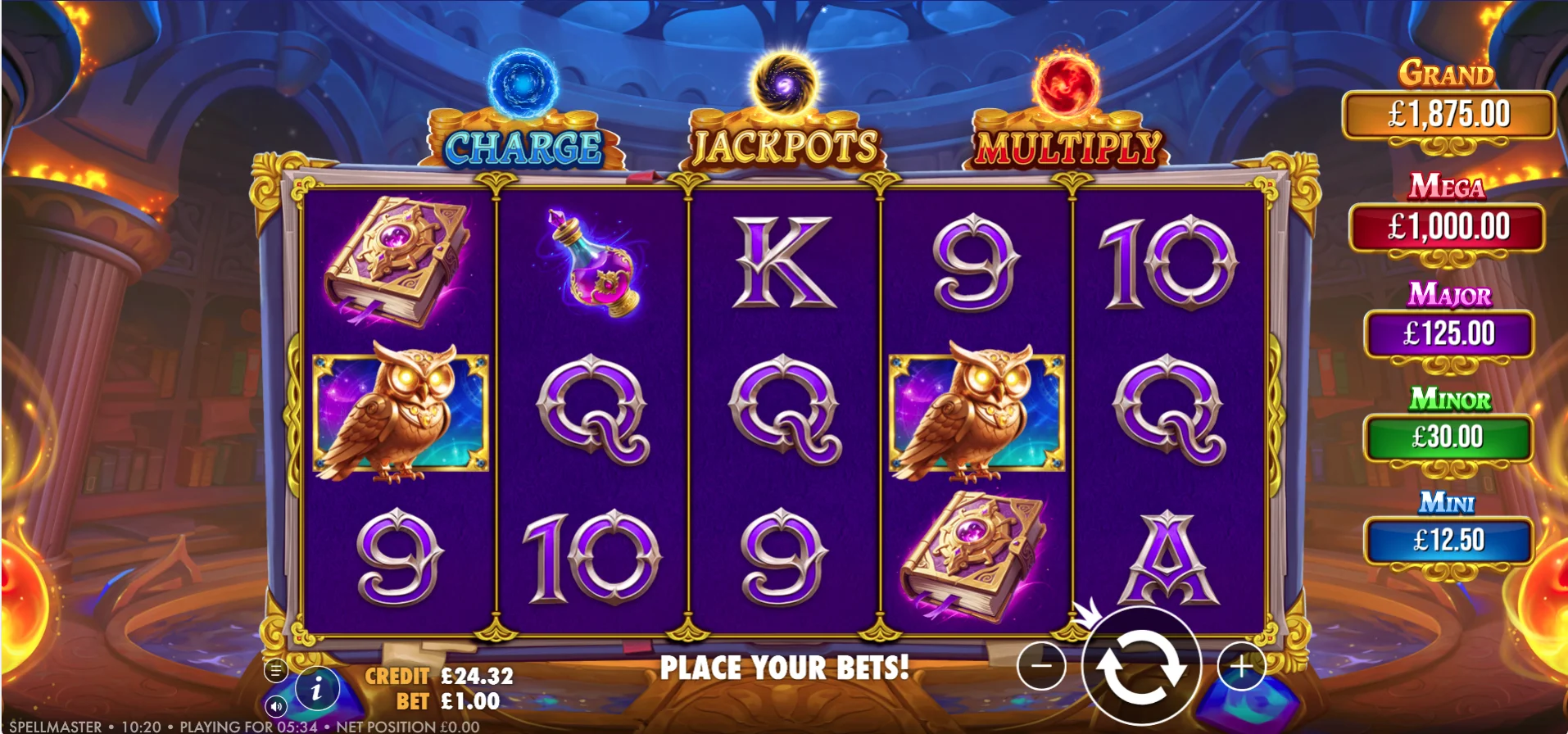1568x734 pixels.
Task: Toggle the sound speaker icon
Action: pyautogui.click(x=276, y=706)
